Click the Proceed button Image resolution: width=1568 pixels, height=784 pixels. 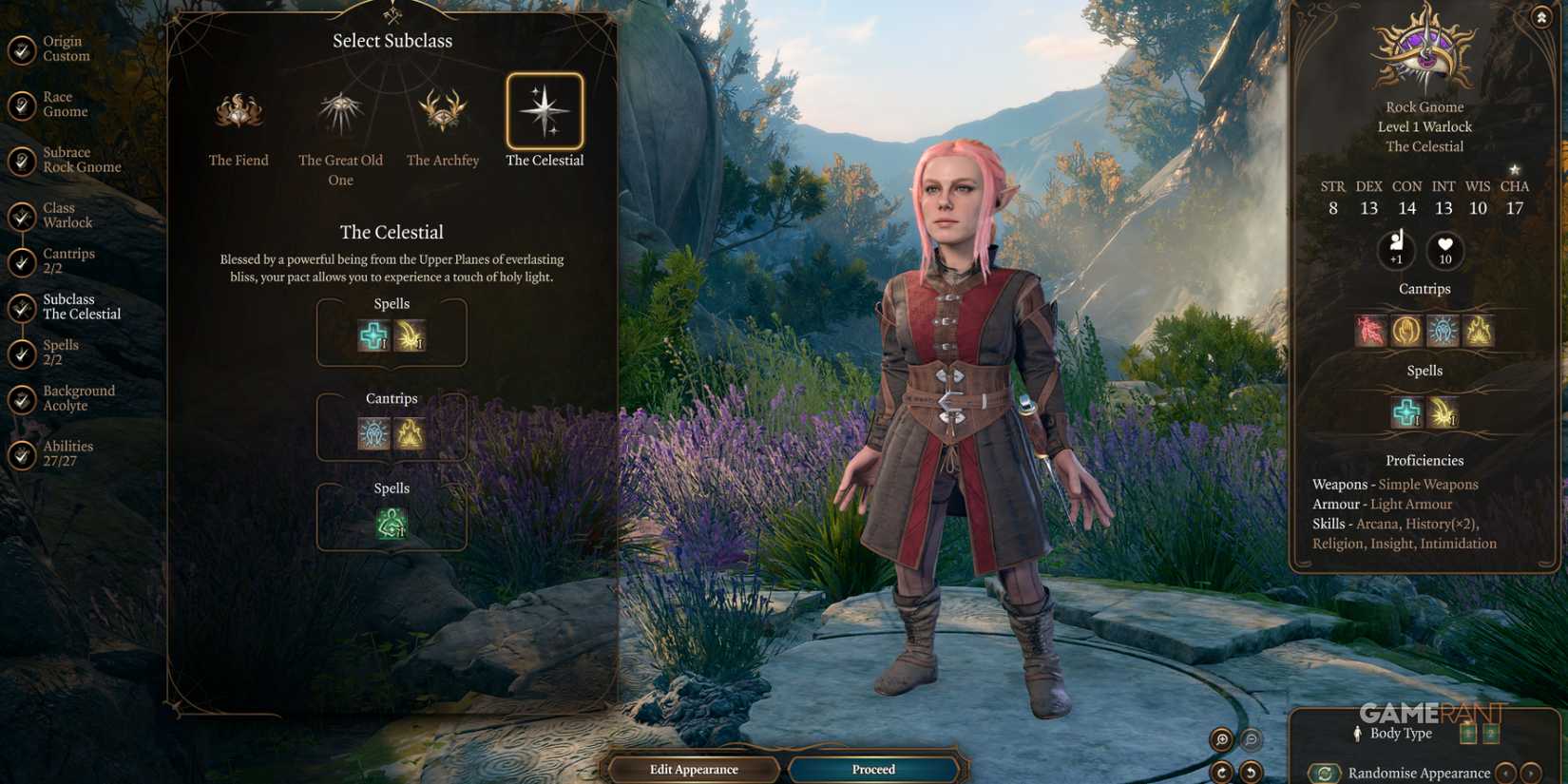click(872, 769)
